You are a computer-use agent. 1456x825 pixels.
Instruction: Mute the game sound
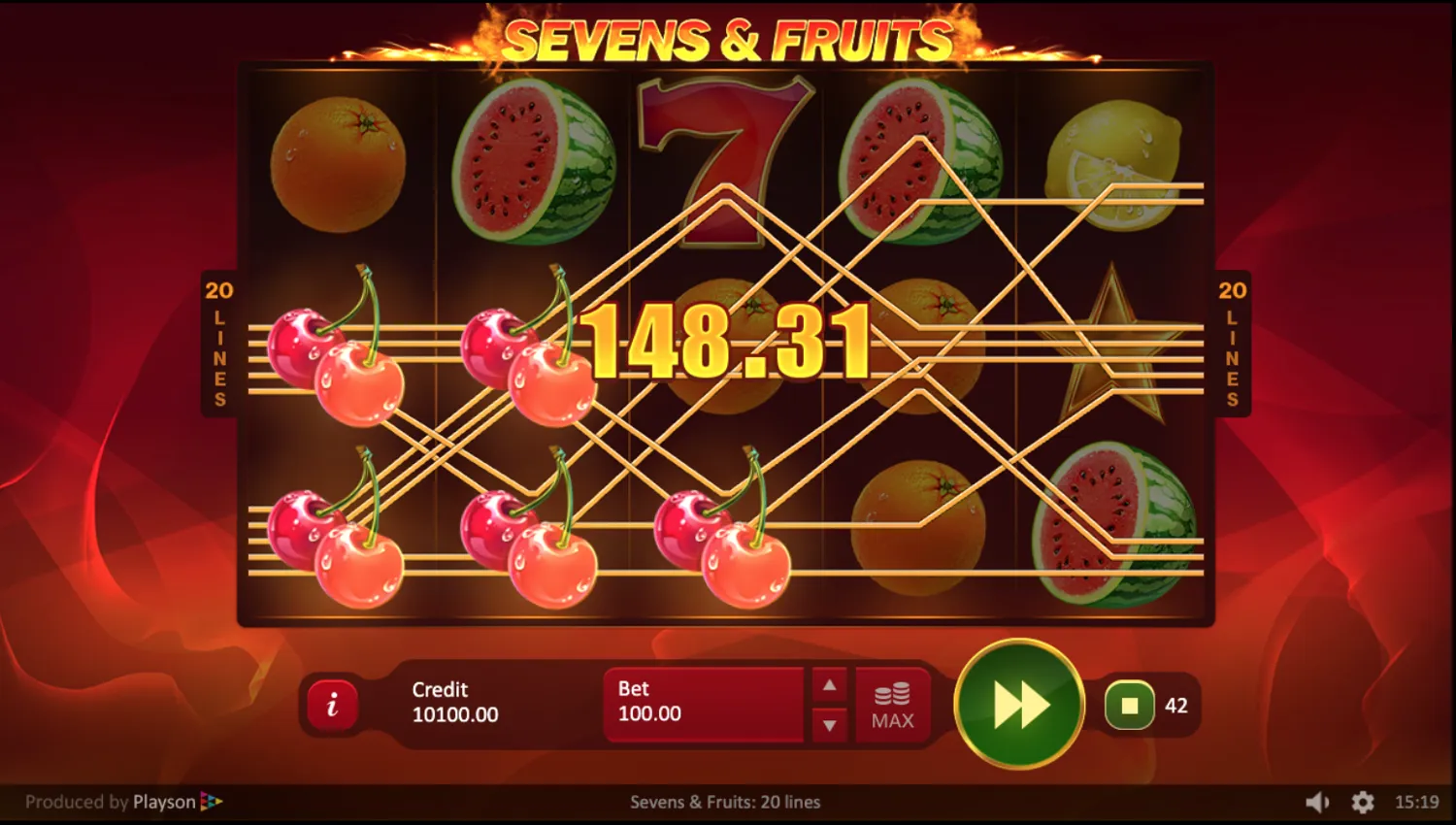coord(1318,802)
